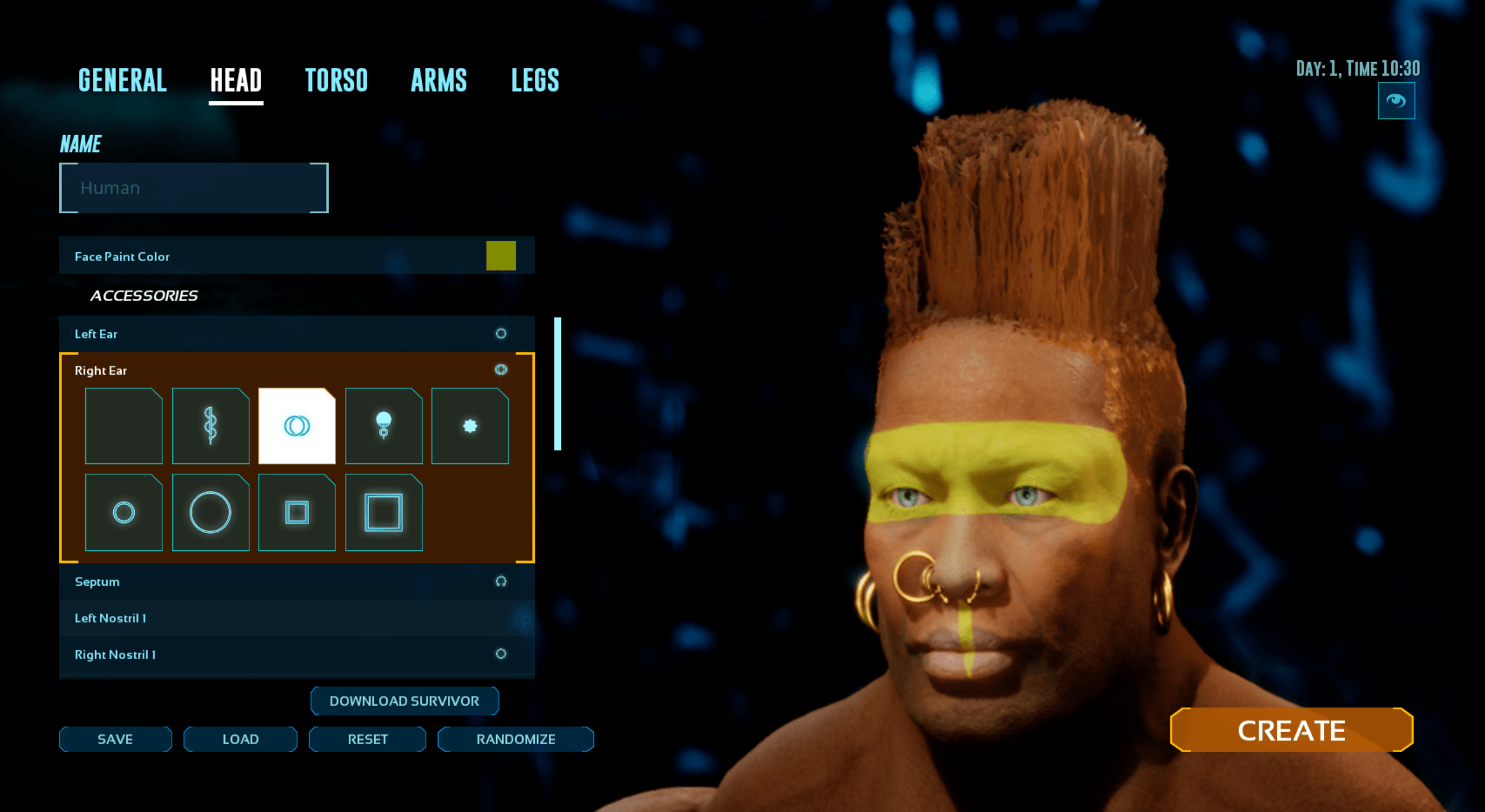Click the survivor Name input field
This screenshot has height=812, width=1485.
(194, 188)
